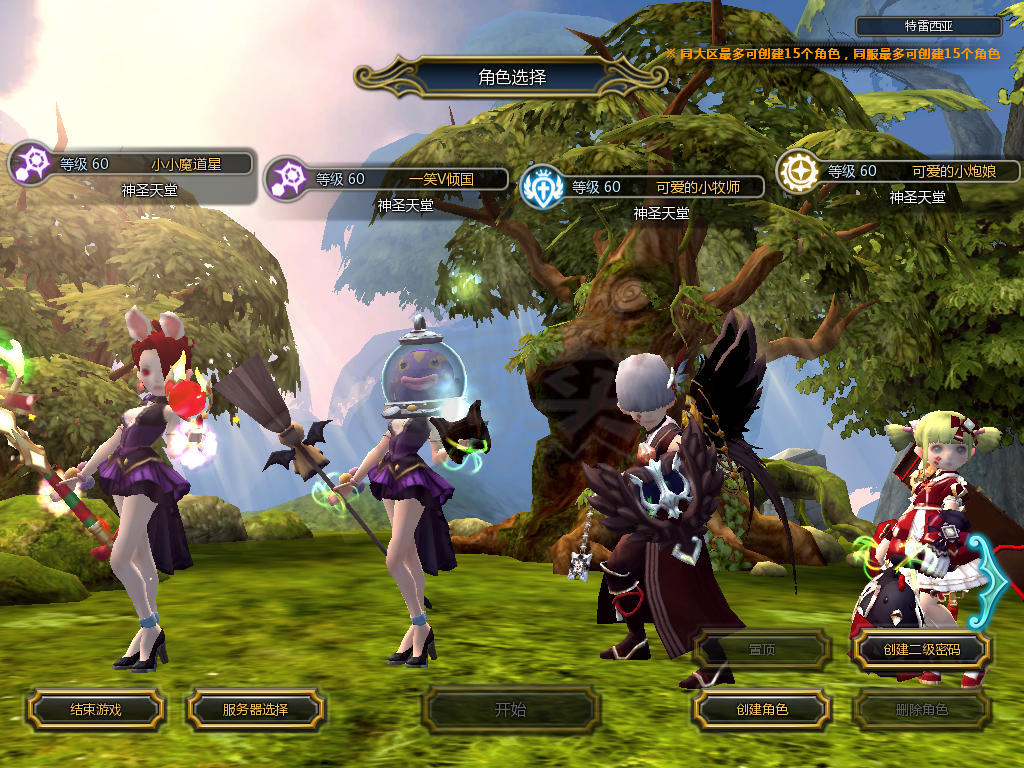This screenshot has height=768, width=1024.
Task: Choose 创建角色 to create a character
Action: (762, 710)
